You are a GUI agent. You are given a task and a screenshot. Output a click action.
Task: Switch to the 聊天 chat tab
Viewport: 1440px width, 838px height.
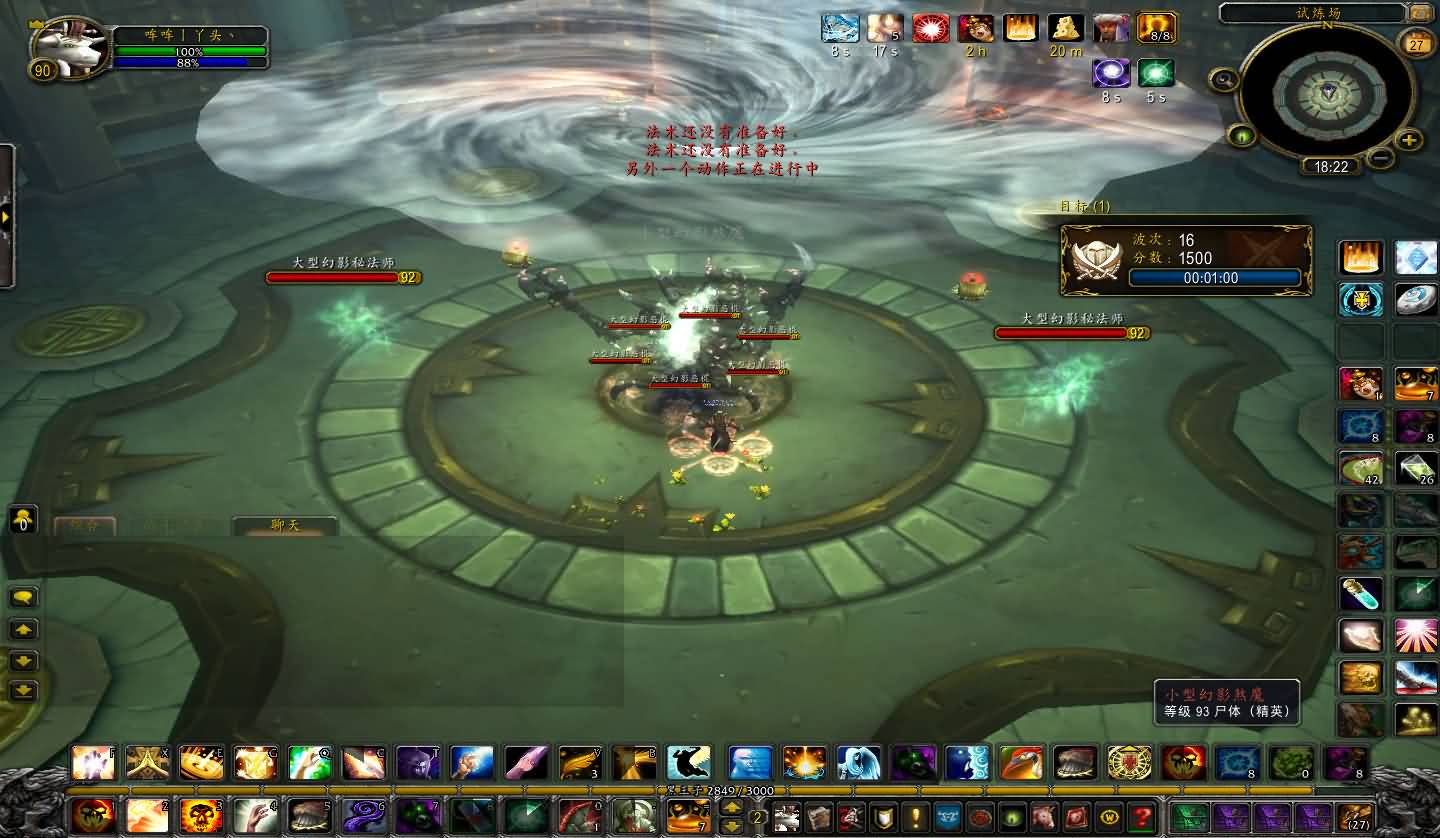(284, 526)
